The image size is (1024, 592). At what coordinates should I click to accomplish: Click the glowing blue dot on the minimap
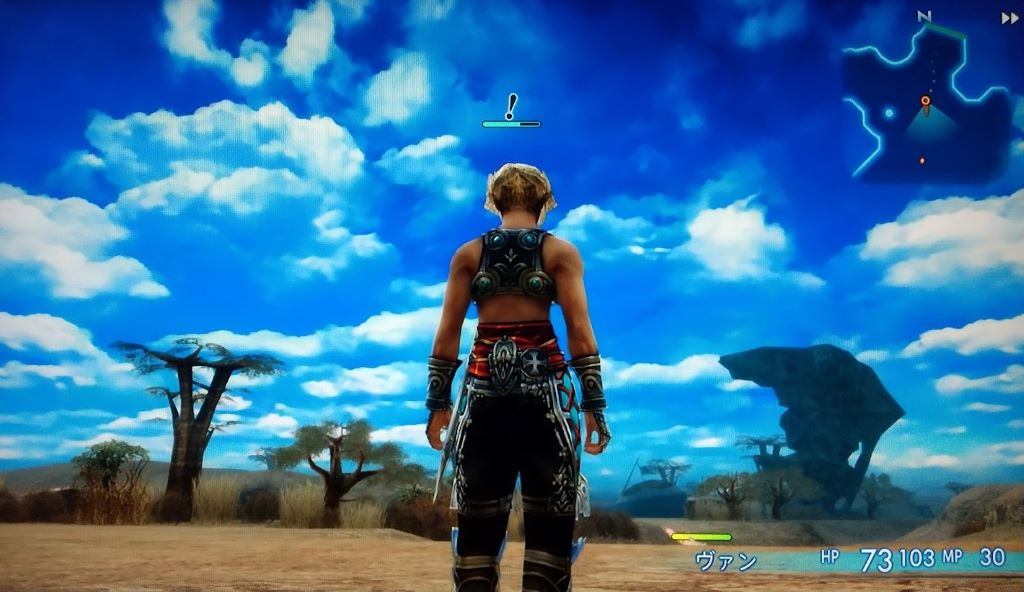coord(889,113)
